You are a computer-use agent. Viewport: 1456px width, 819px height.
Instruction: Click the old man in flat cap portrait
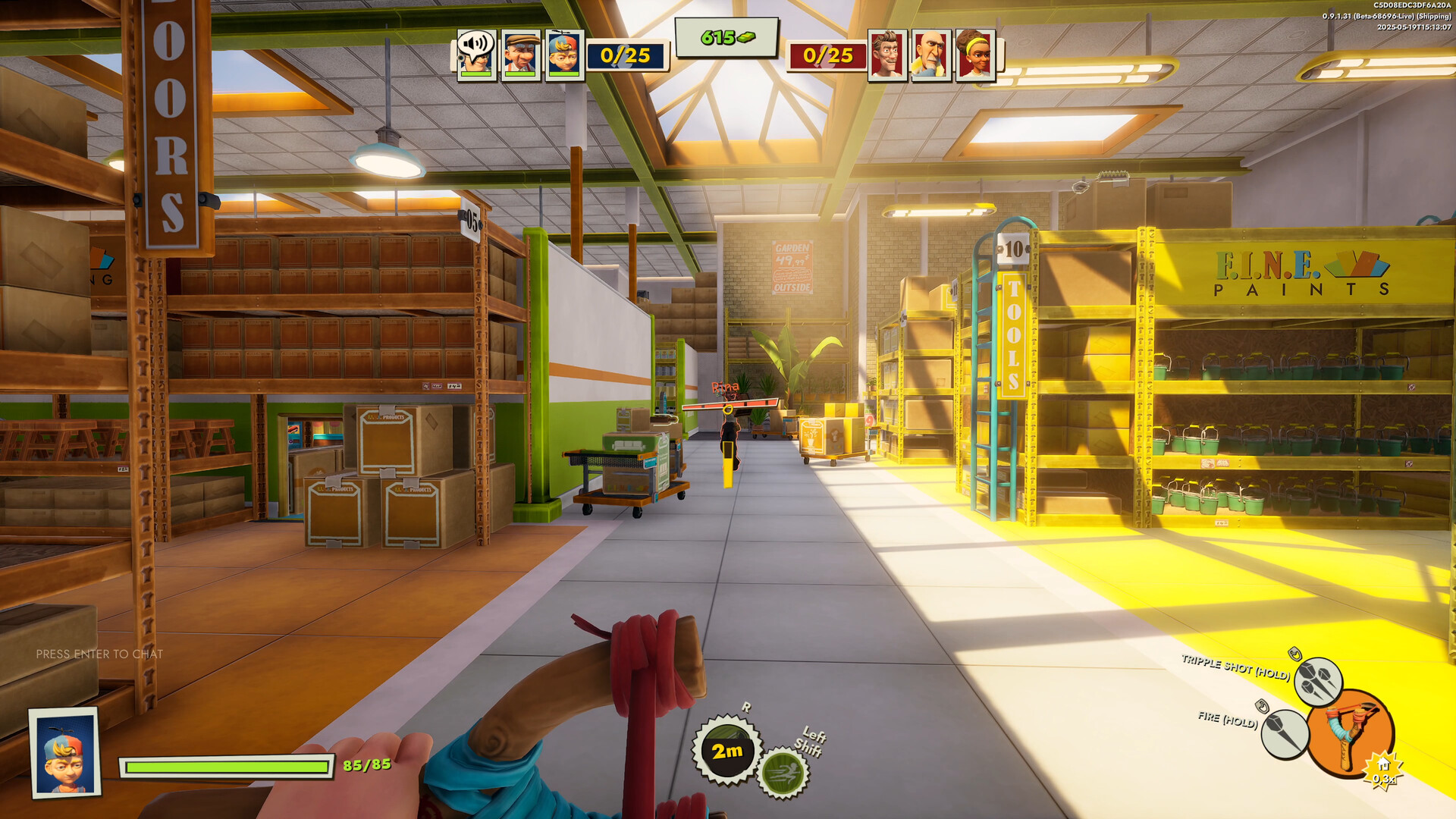(520, 55)
